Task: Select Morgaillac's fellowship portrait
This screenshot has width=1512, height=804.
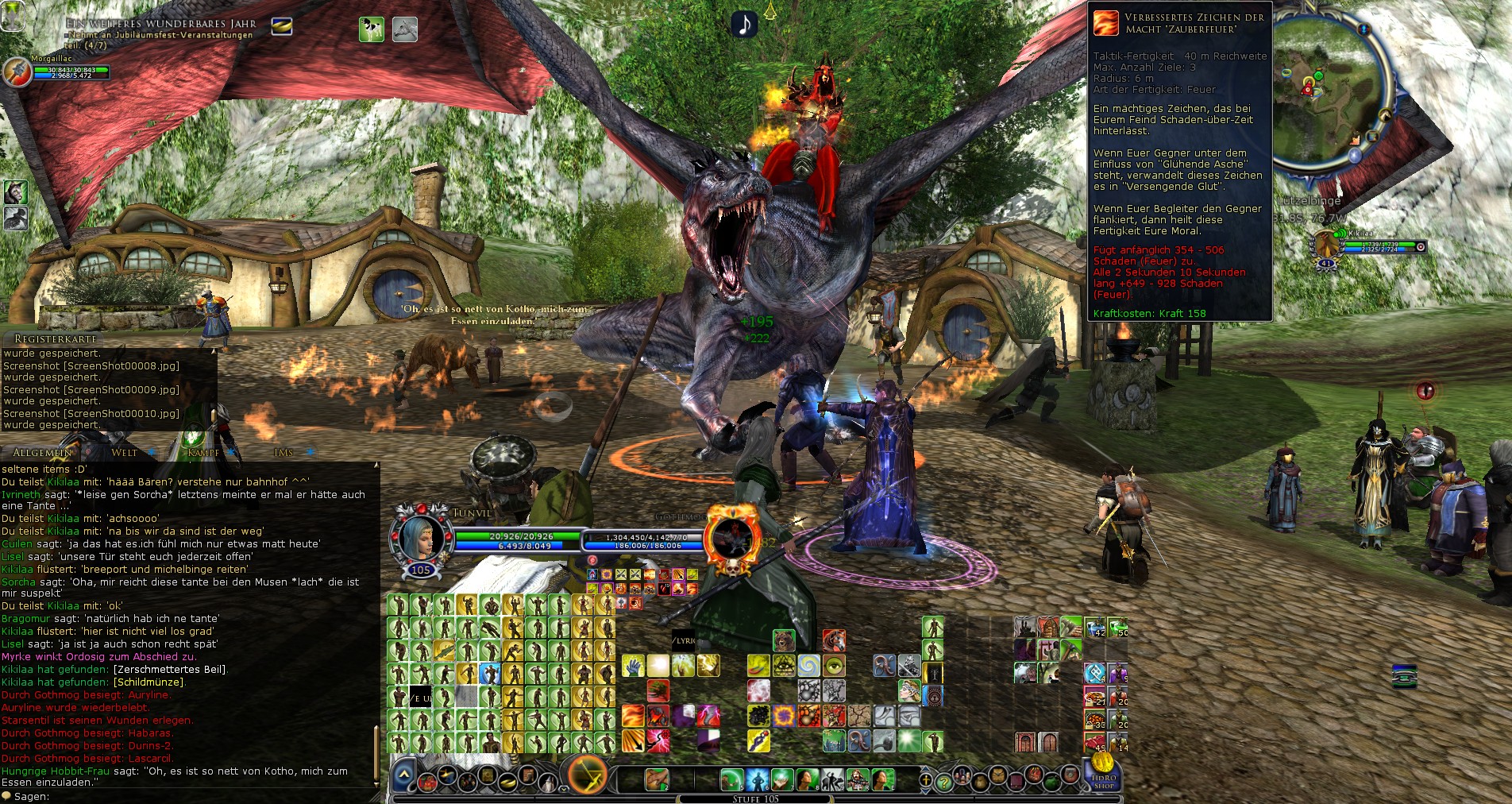Action: coord(17,72)
